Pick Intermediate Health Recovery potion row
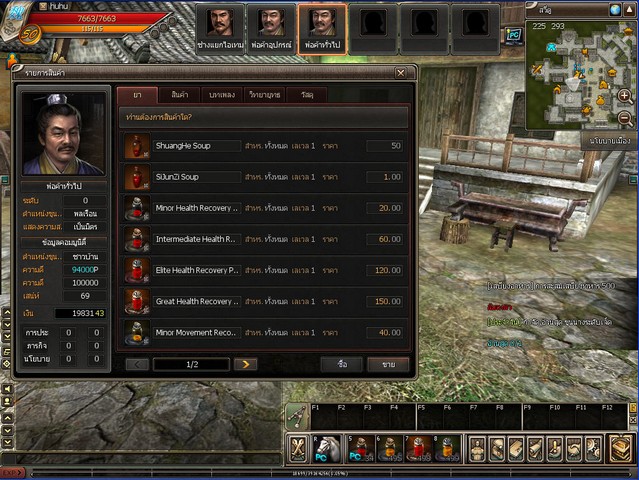The width and height of the screenshot is (639, 480). click(x=196, y=239)
